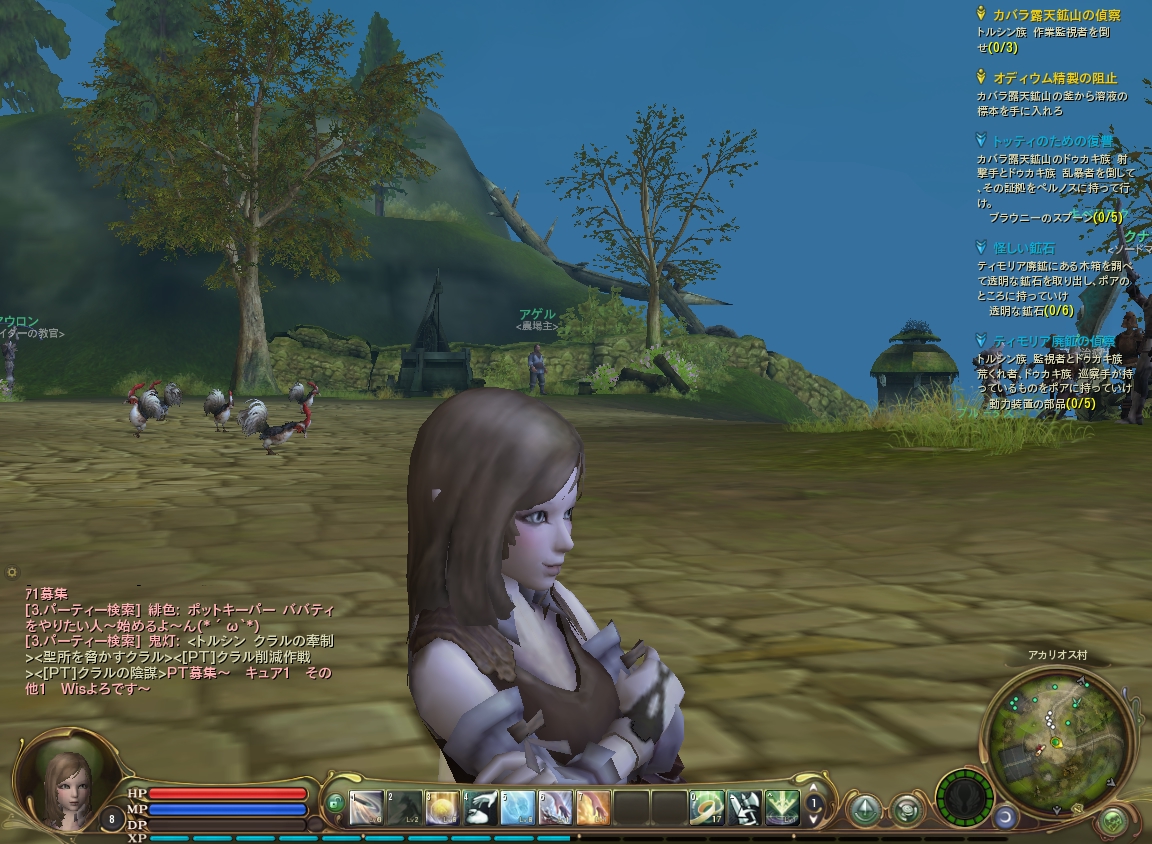Click the winged flight gauge emblem
Viewport: 1152px width, 844px height.
[x=965, y=798]
